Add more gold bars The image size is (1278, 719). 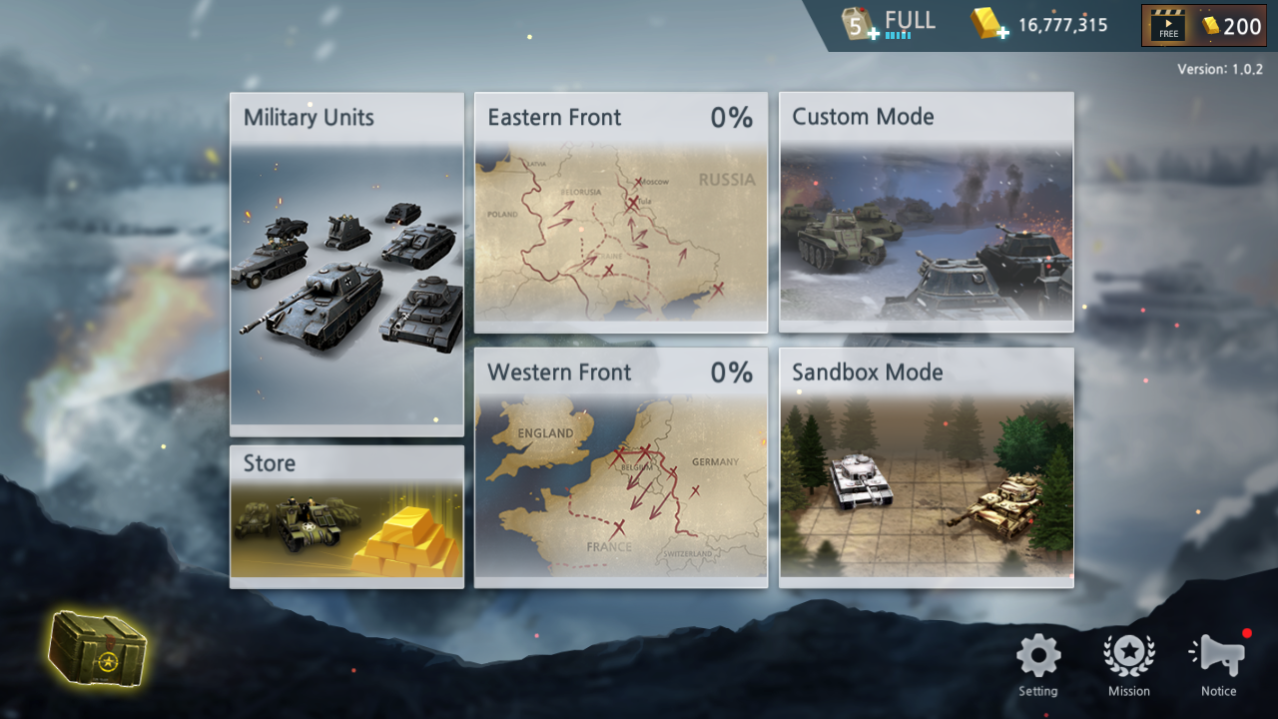point(990,25)
